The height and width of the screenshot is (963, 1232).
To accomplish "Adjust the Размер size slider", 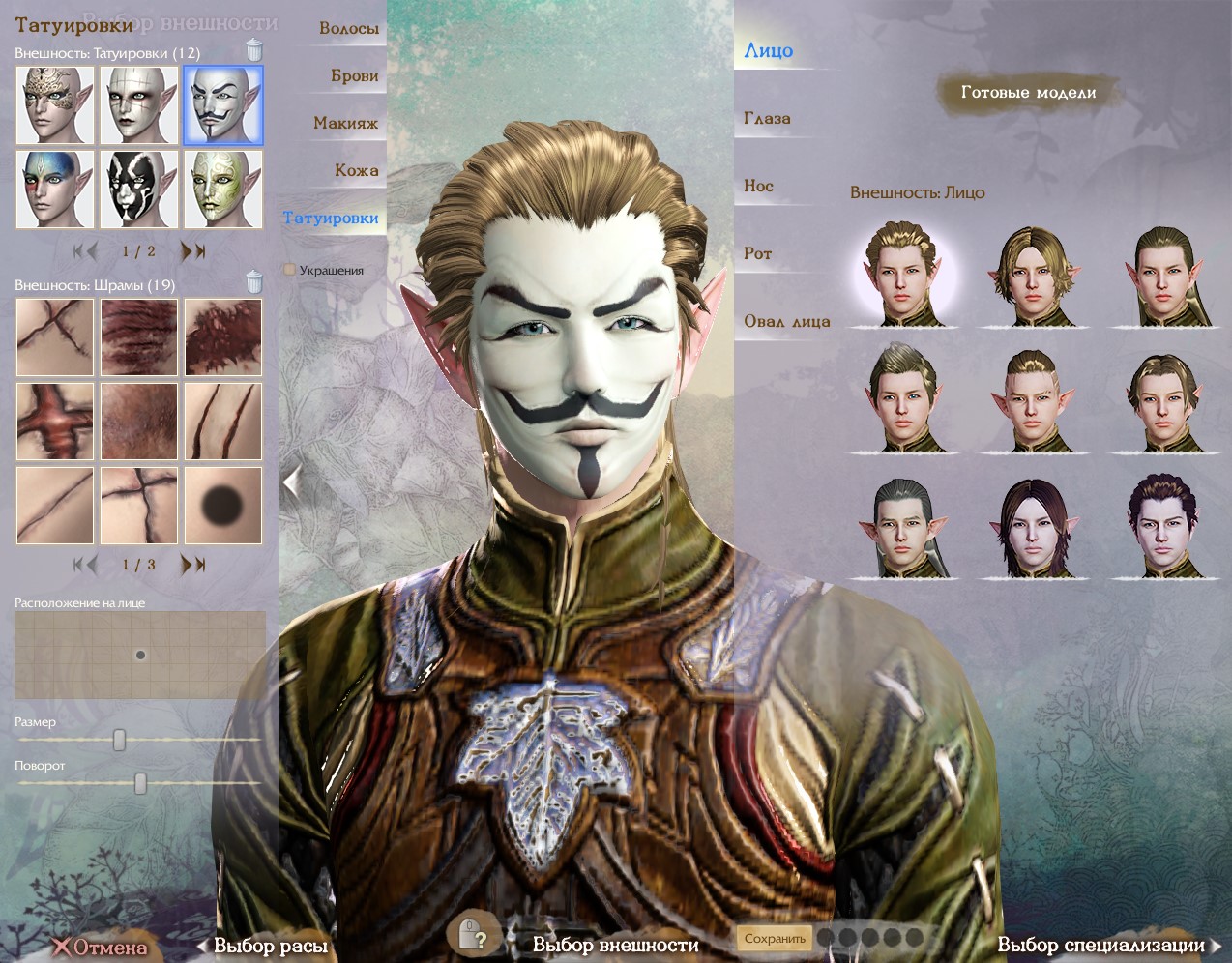I will pyautogui.click(x=120, y=740).
